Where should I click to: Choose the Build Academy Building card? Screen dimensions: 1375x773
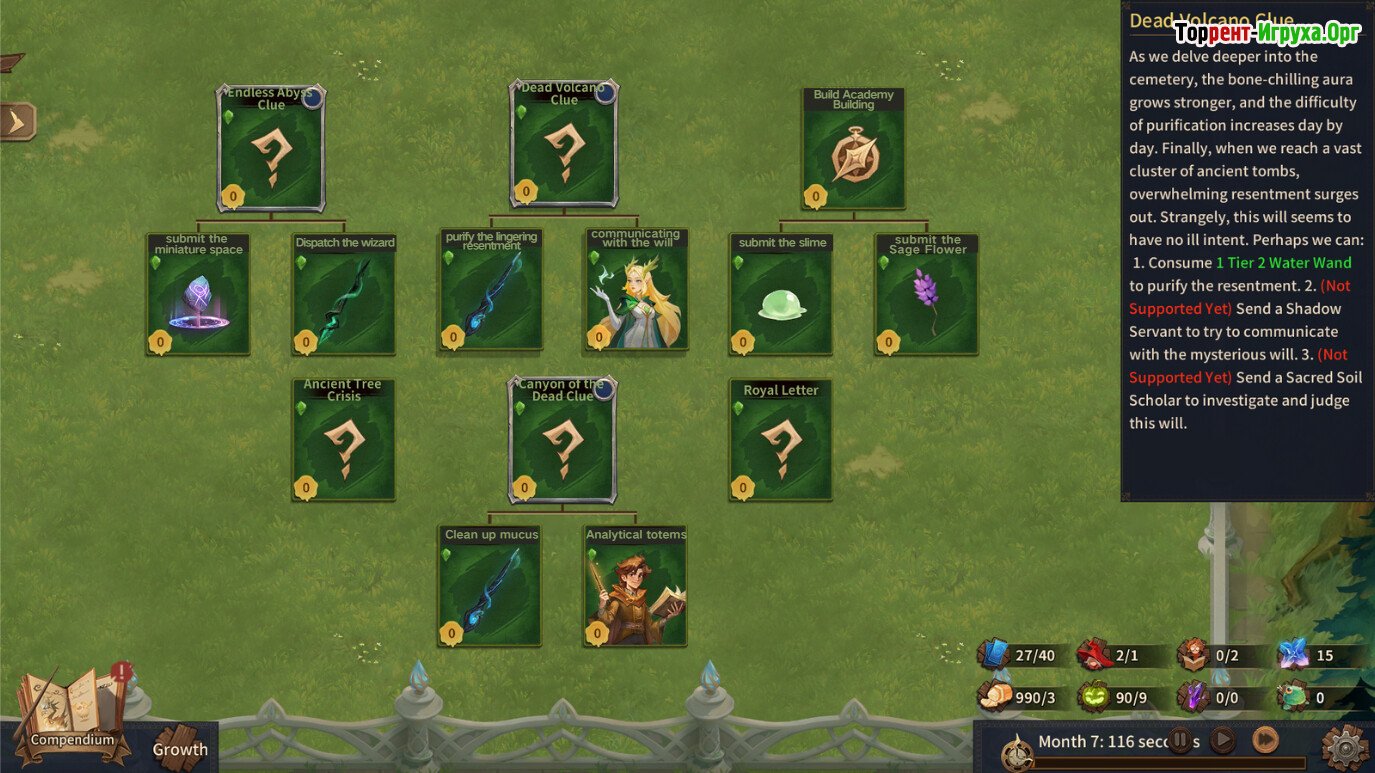coord(854,149)
